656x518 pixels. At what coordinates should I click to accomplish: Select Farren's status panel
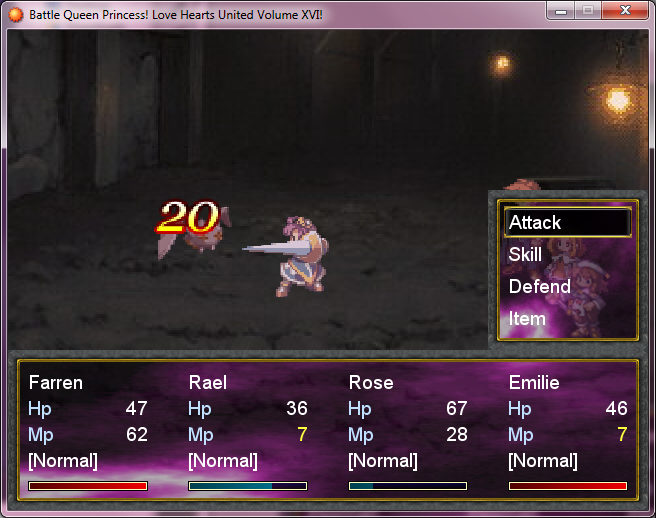tap(88, 432)
